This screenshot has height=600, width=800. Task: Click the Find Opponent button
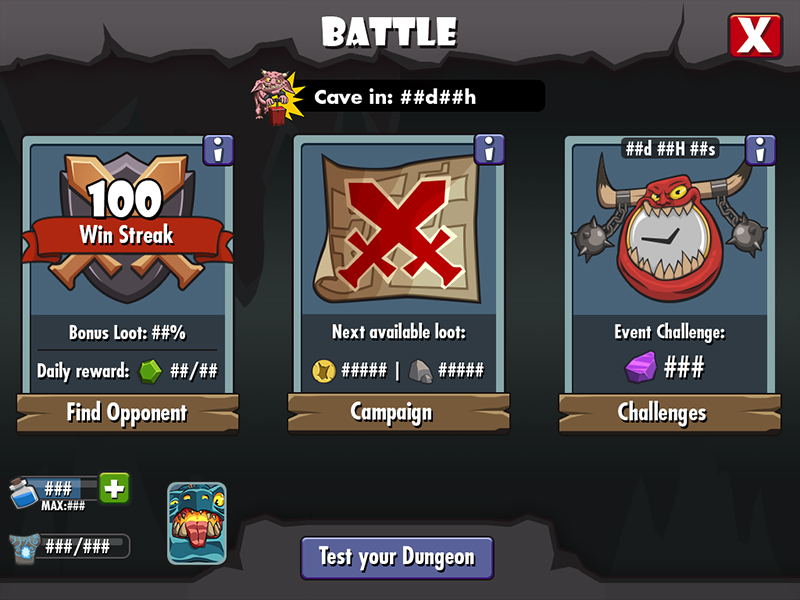pyautogui.click(x=127, y=412)
